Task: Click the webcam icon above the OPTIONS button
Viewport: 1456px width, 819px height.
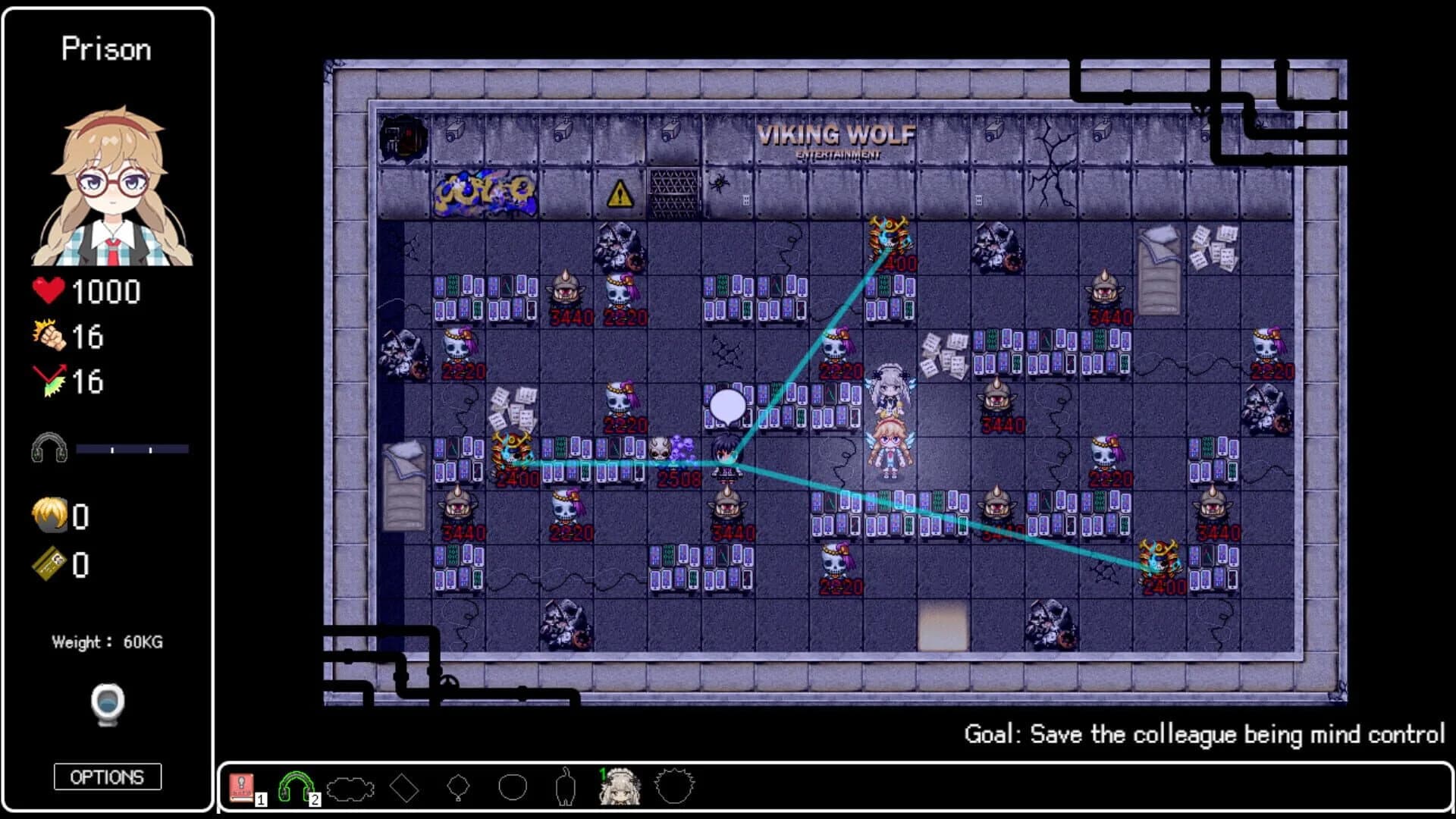Action: click(107, 705)
